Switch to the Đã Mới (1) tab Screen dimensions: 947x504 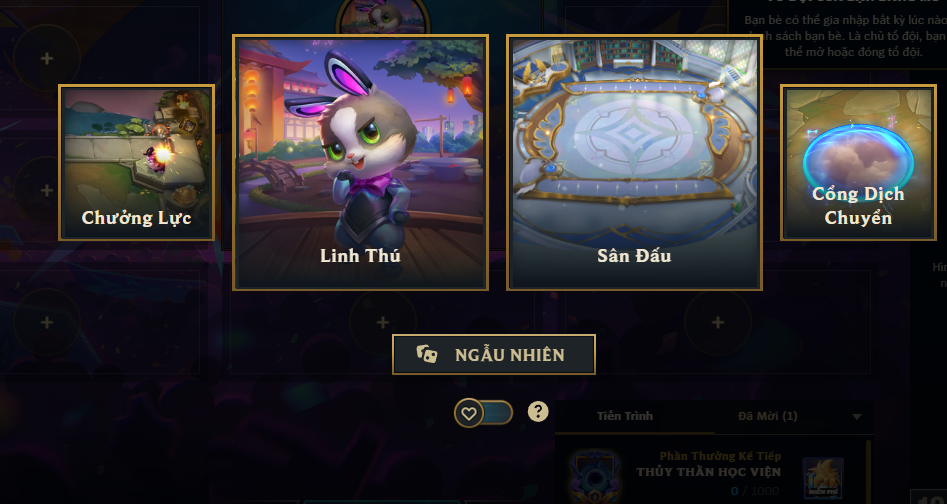767,416
